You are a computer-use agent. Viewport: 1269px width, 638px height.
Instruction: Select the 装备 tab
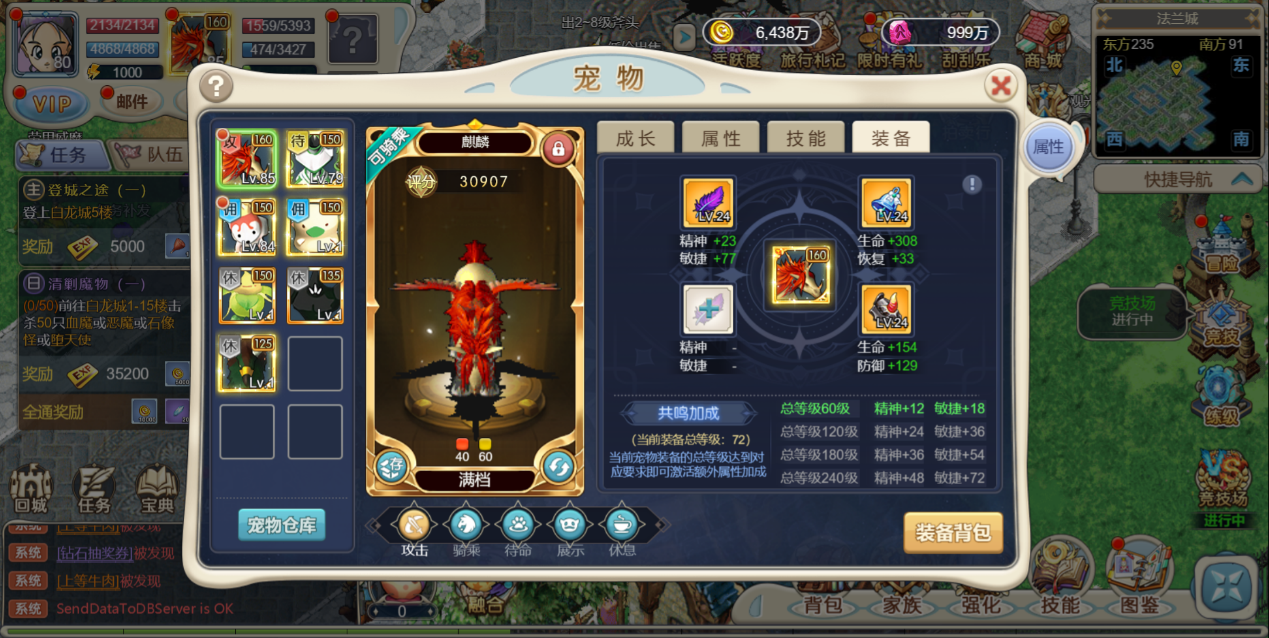tap(890, 138)
